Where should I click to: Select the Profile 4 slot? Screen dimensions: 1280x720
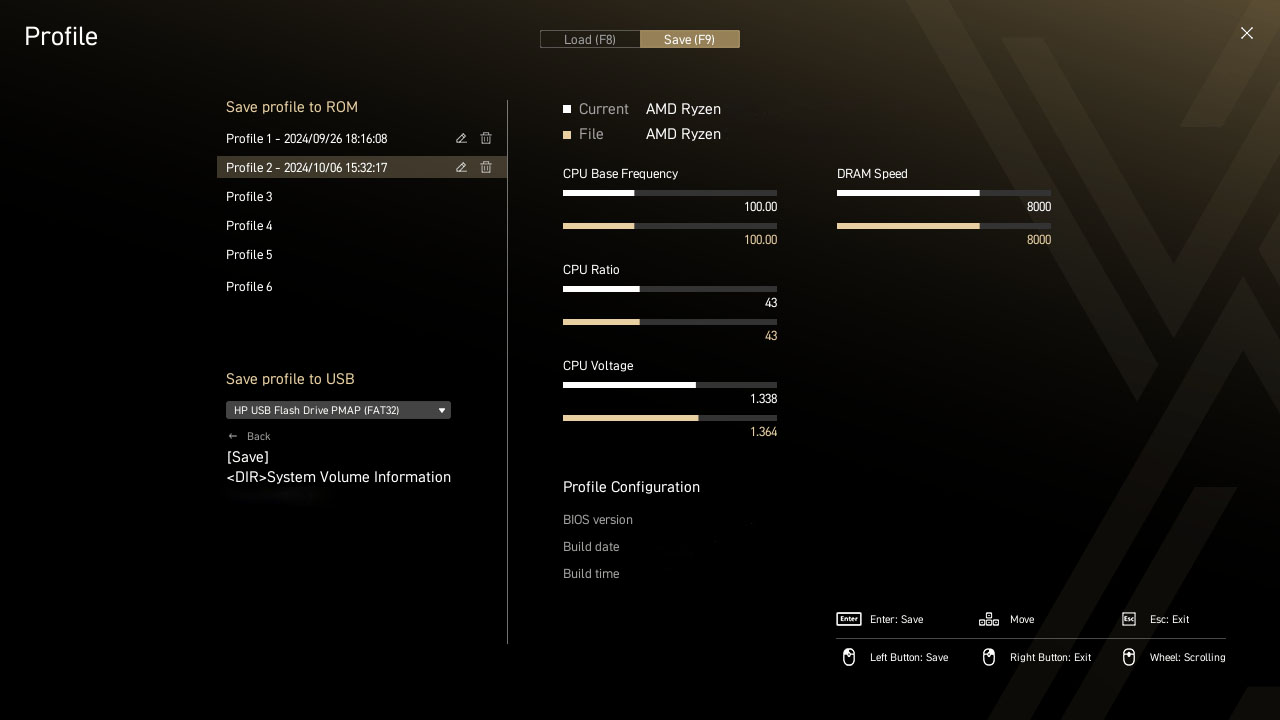249,226
